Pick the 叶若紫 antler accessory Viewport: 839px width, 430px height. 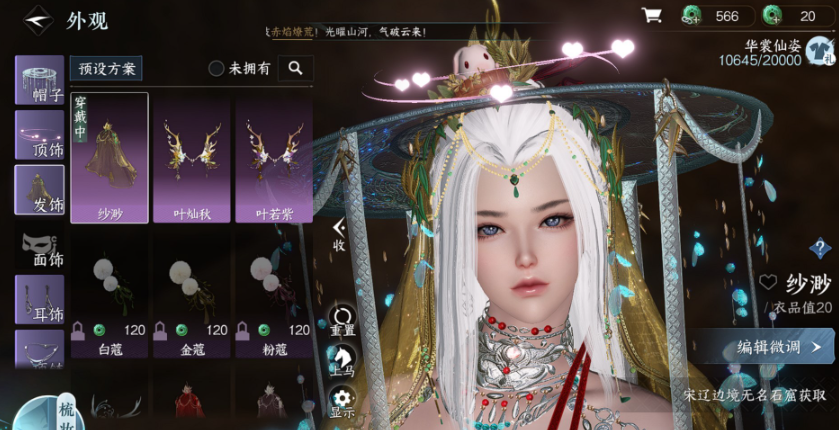pyautogui.click(x=273, y=157)
